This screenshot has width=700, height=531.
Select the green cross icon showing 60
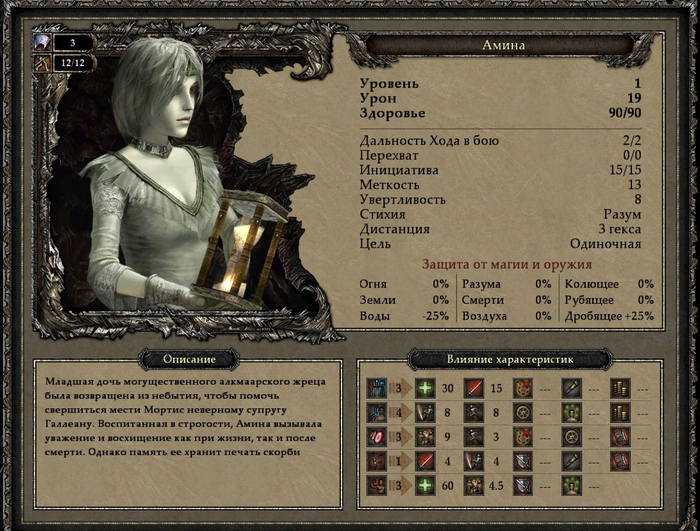tap(424, 485)
